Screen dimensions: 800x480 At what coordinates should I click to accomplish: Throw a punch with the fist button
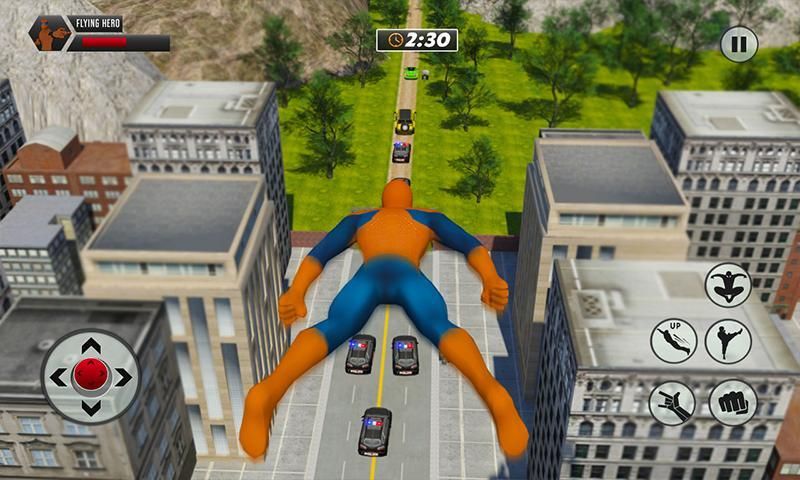click(733, 402)
